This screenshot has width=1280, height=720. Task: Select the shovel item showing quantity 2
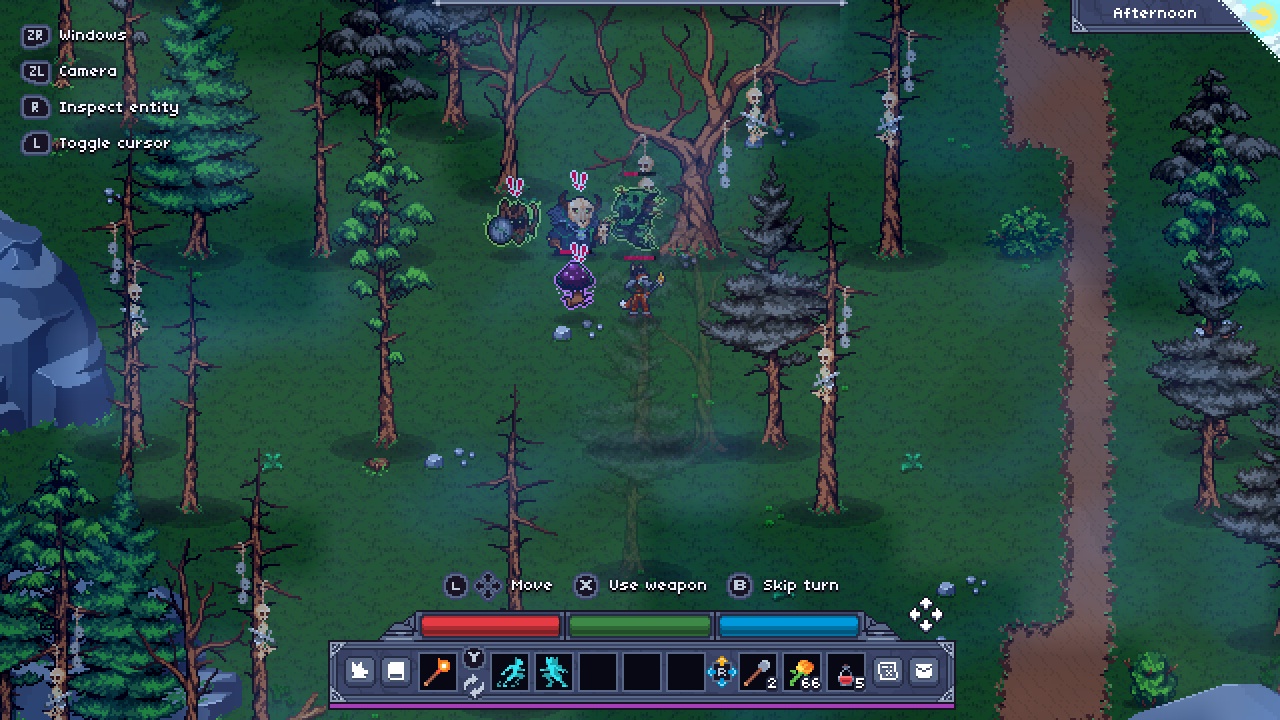760,671
